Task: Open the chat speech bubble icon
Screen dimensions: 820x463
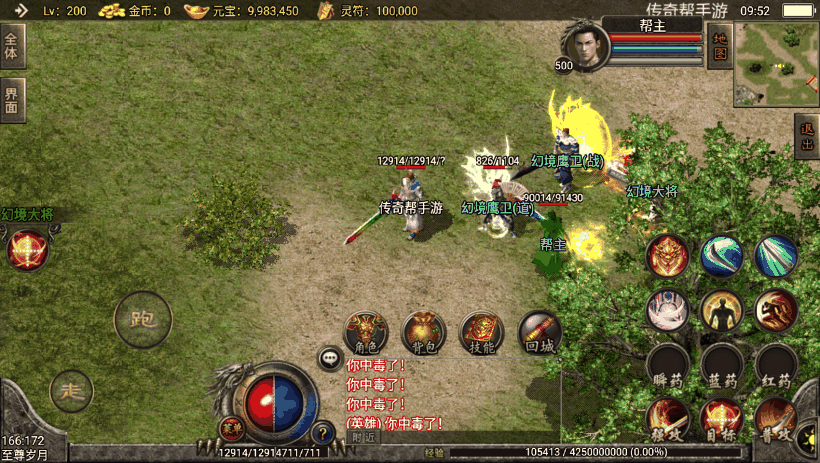Action: (330, 357)
